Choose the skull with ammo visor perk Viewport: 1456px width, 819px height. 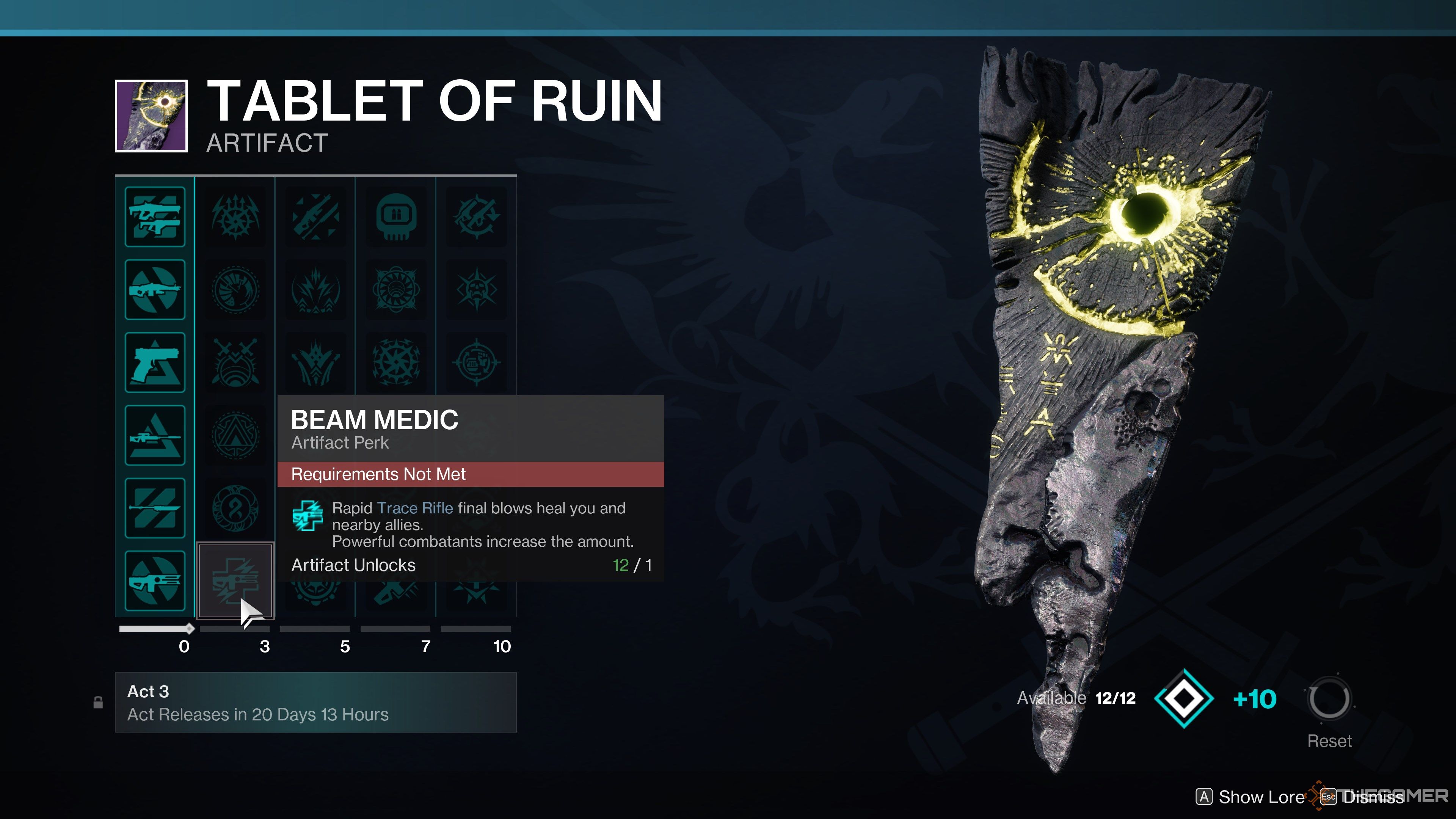tap(396, 217)
